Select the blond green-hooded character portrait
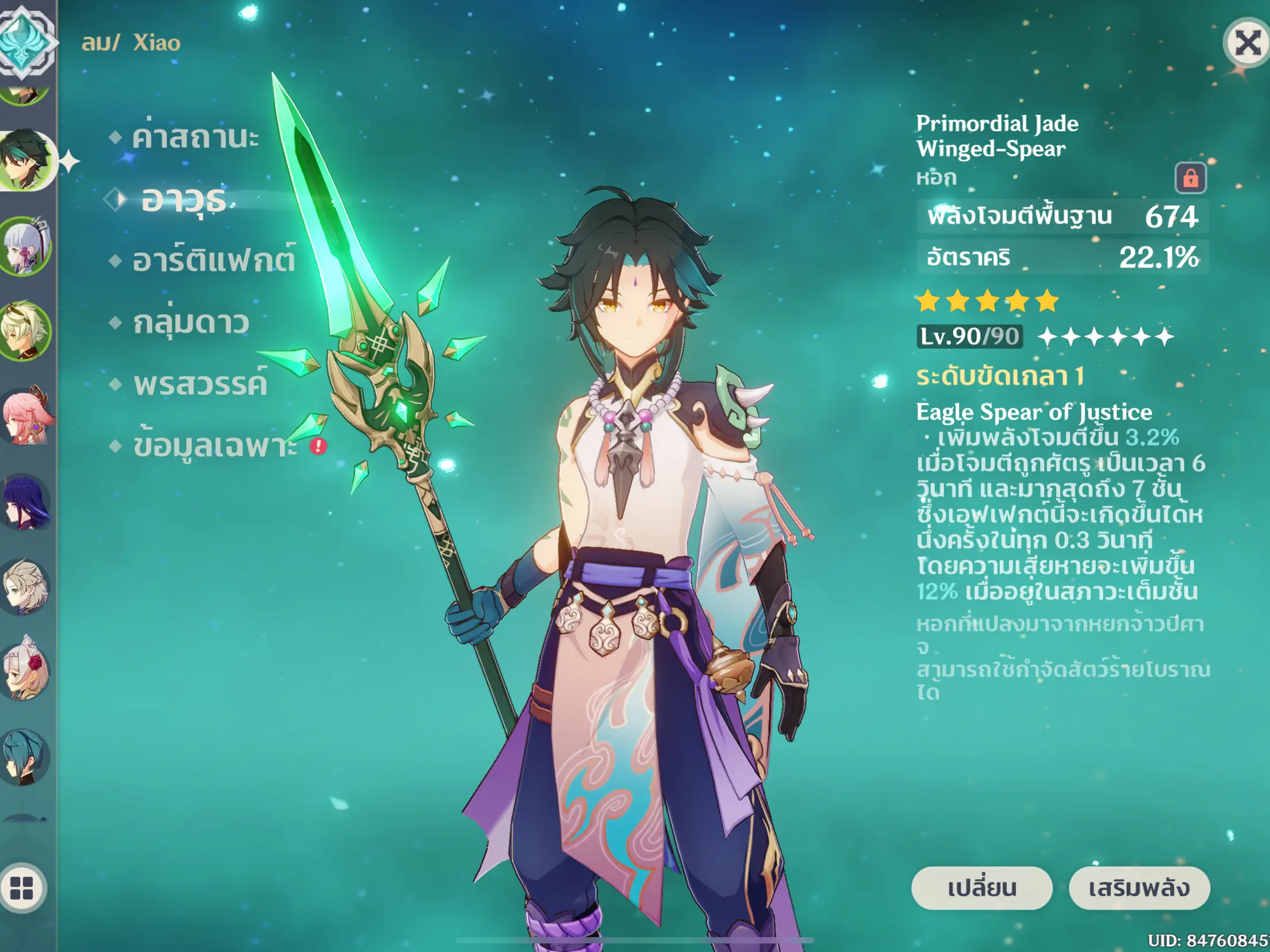Image resolution: width=1270 pixels, height=952 pixels. point(26,331)
